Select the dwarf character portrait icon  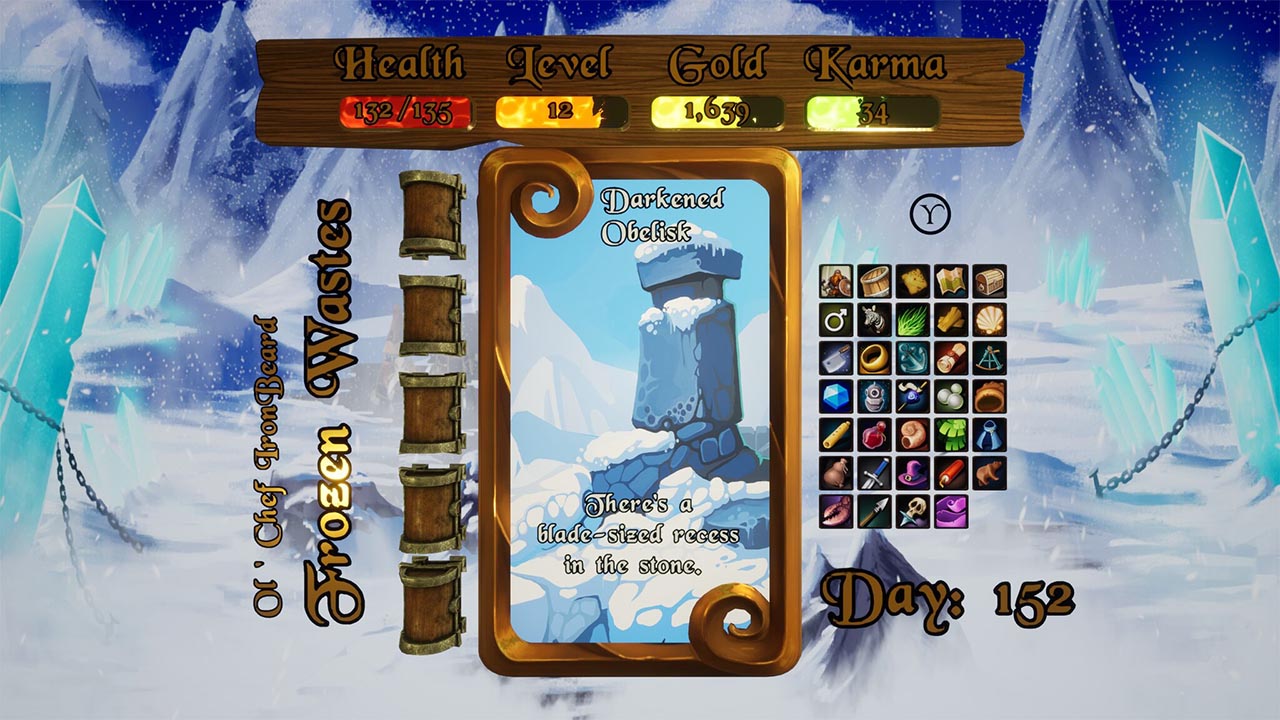834,281
